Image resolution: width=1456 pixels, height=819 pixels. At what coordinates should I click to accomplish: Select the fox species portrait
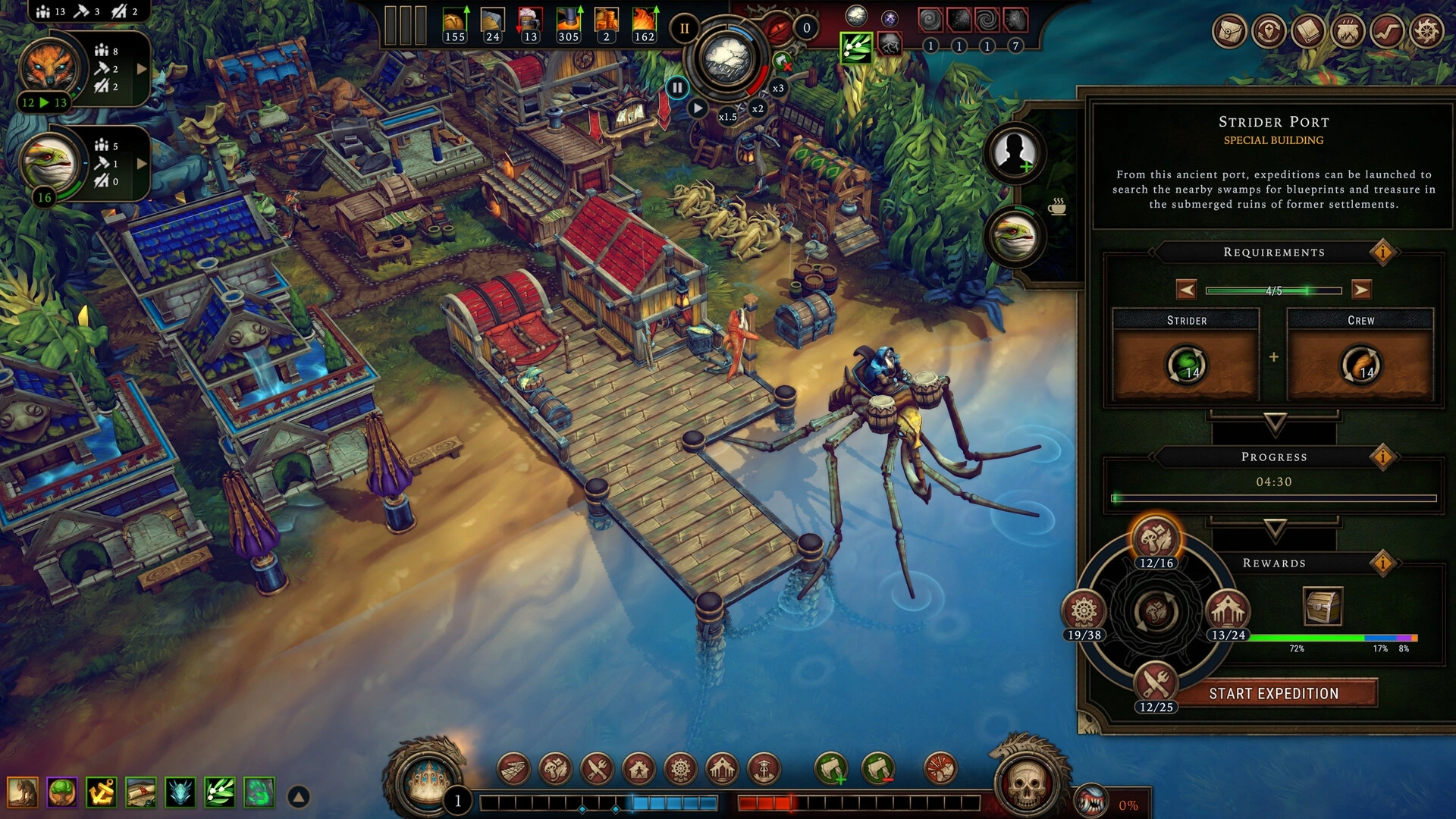50,67
